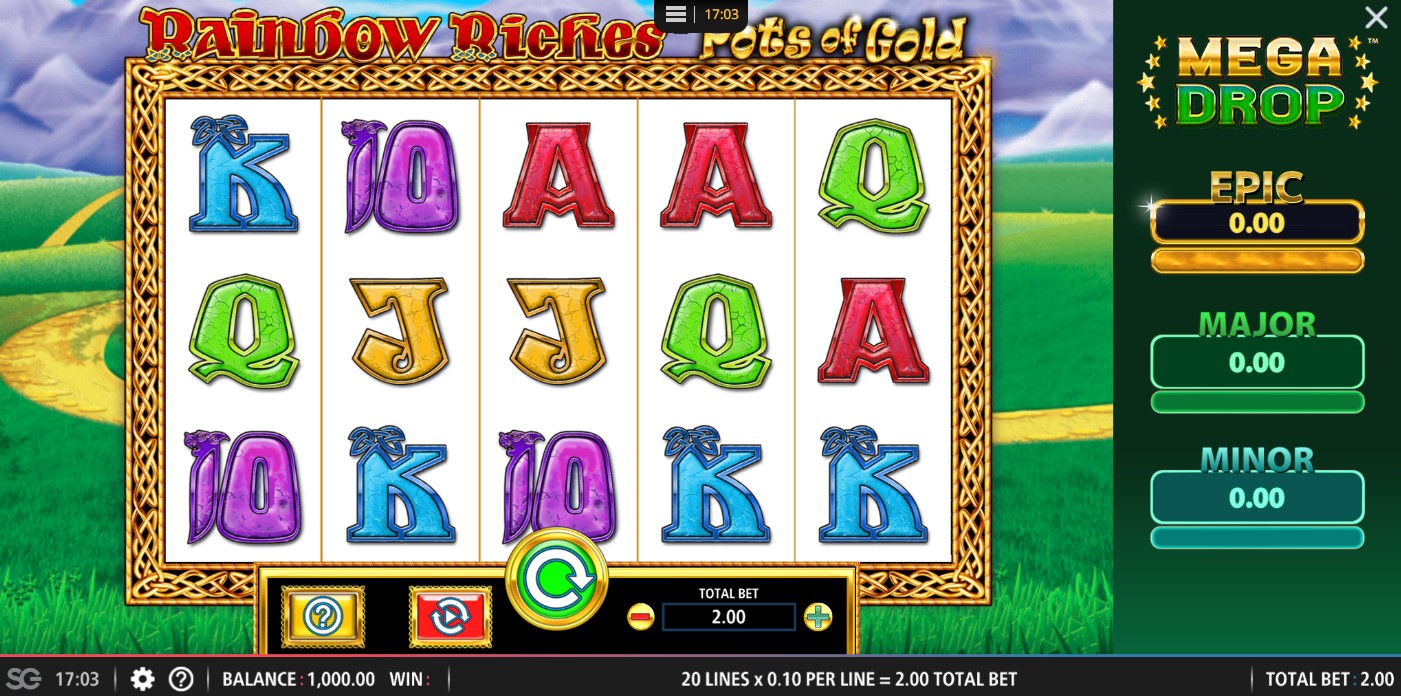Open settings via the gear icon

coord(143,680)
